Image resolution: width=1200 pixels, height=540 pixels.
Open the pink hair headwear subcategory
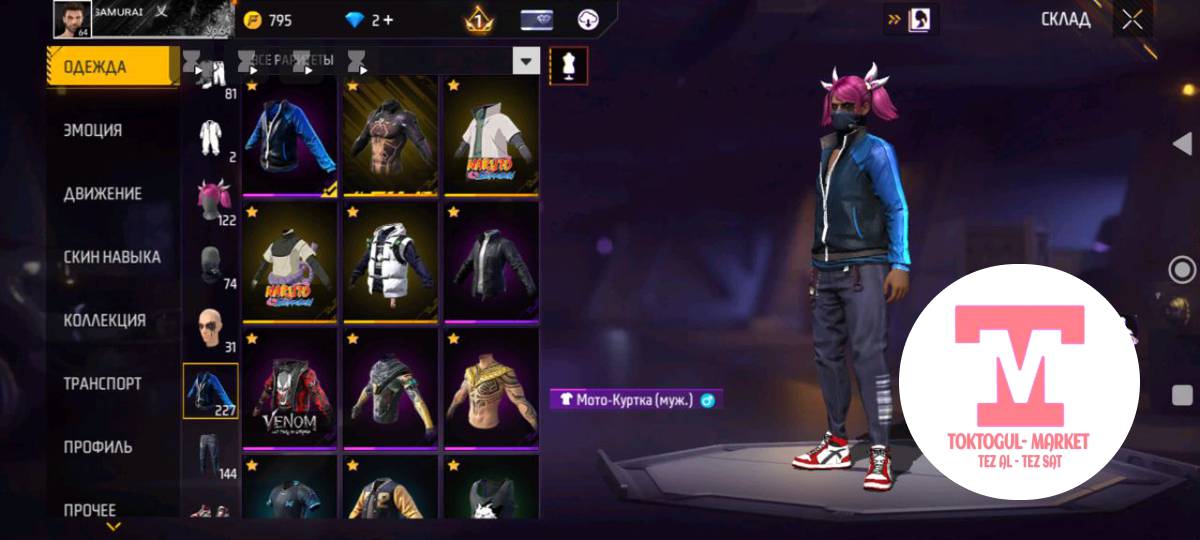tap(210, 200)
